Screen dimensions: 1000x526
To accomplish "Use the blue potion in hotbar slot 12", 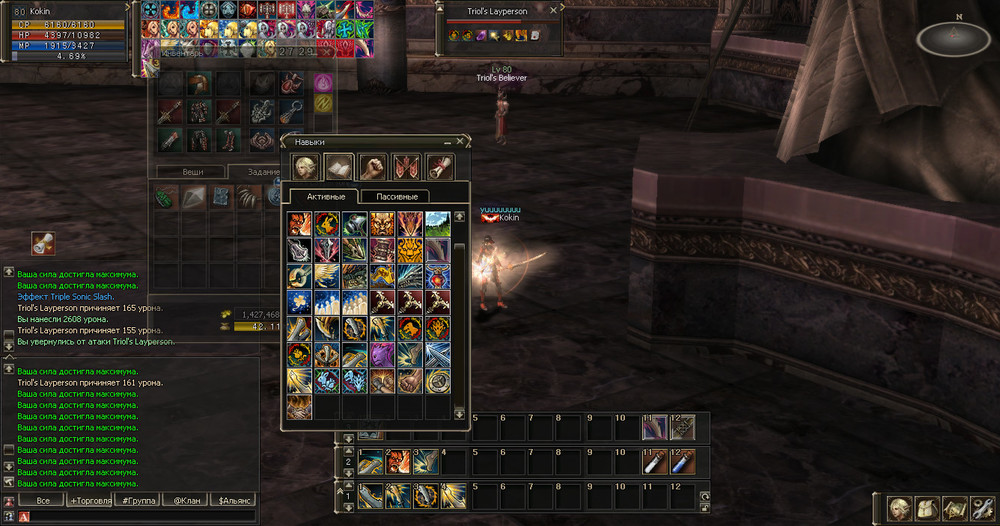I will click(x=682, y=463).
